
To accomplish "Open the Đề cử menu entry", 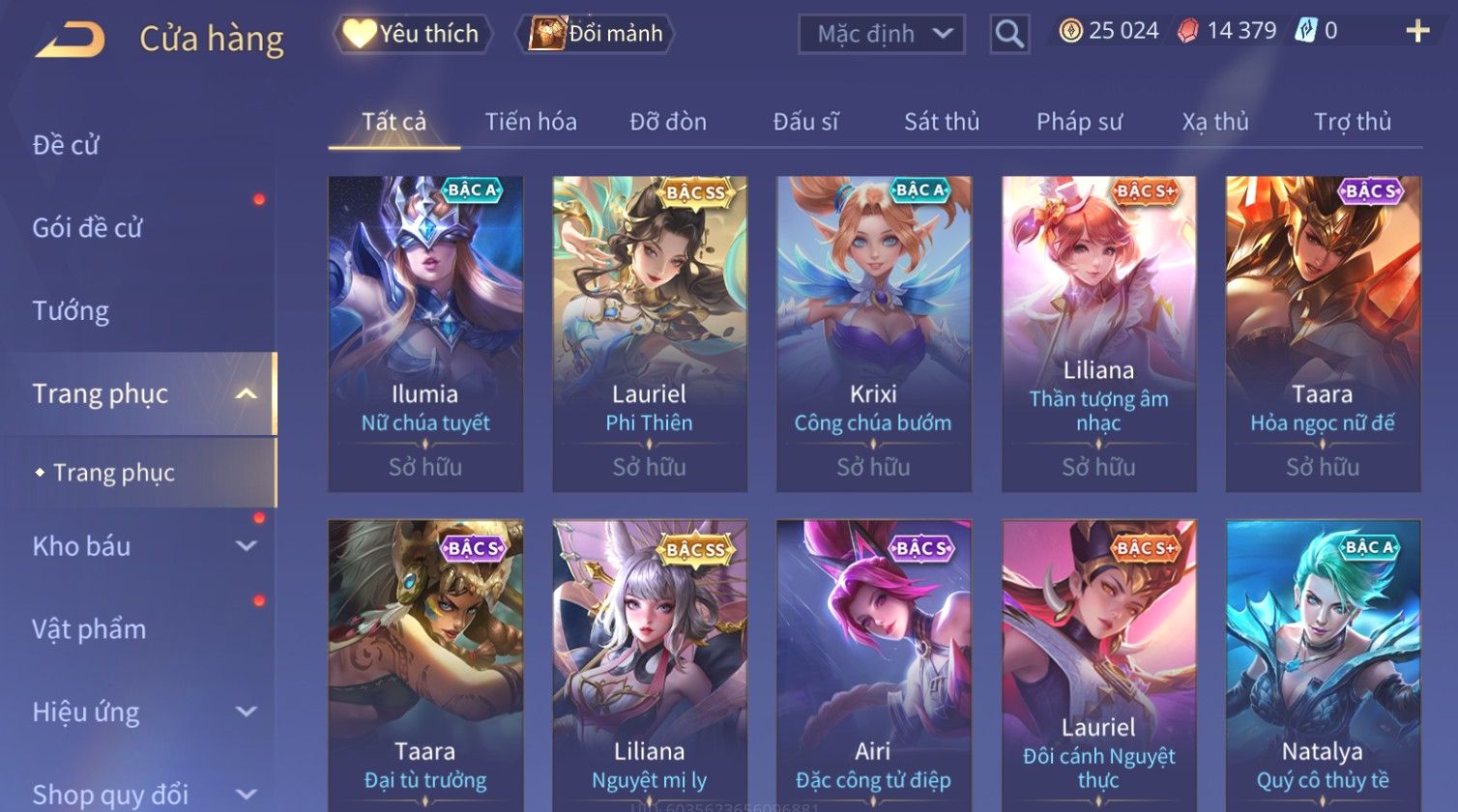I will pos(66,145).
